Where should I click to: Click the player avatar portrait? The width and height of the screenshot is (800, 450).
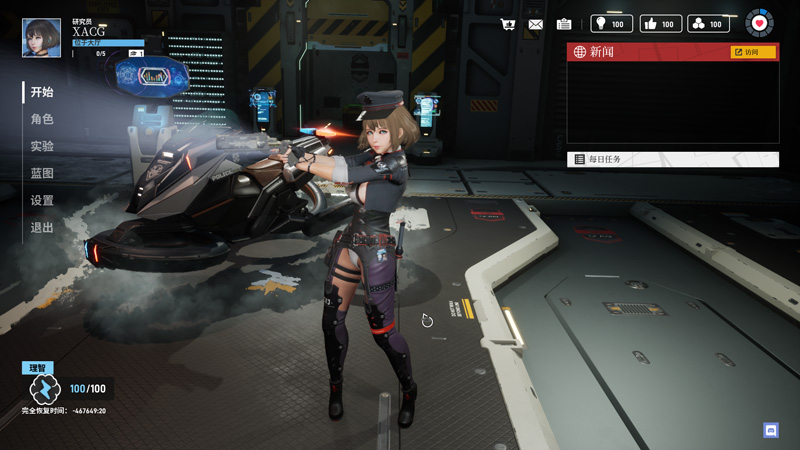41,37
